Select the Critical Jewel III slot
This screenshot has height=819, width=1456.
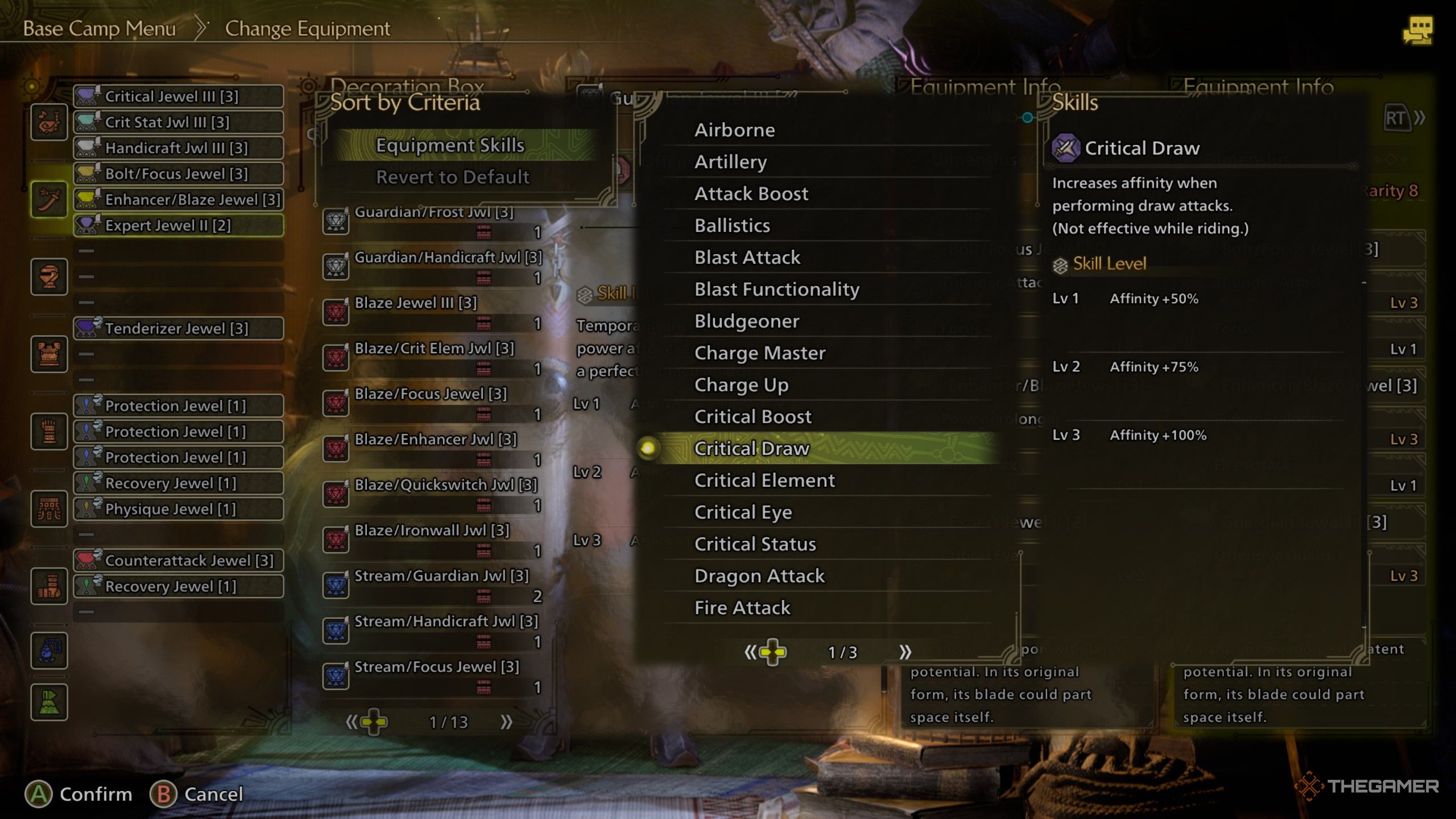[x=178, y=97]
